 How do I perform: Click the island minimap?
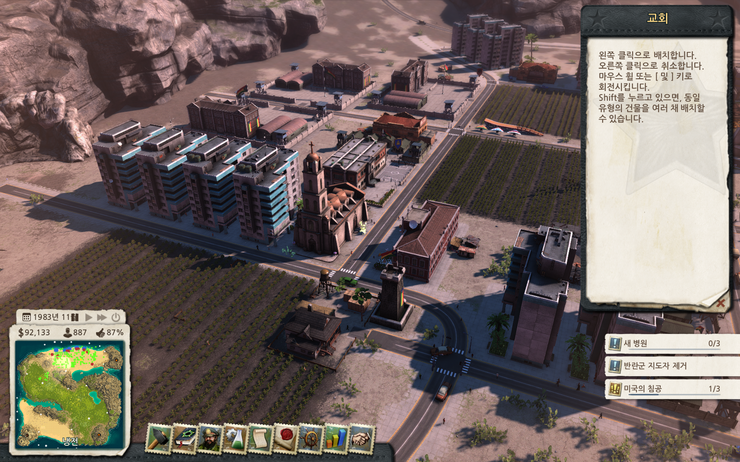pyautogui.click(x=69, y=392)
